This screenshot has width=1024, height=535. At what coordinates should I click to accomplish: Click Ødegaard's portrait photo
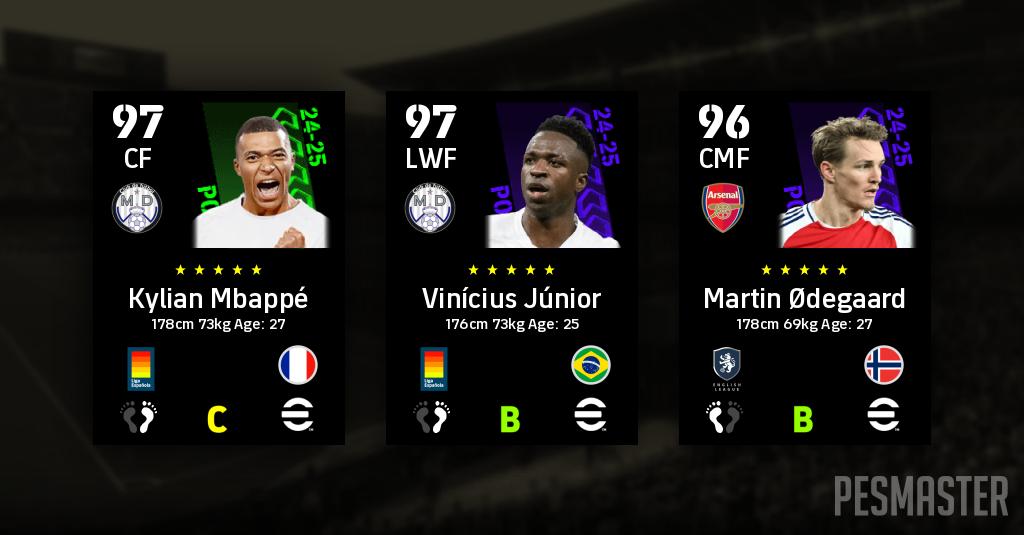(846, 185)
